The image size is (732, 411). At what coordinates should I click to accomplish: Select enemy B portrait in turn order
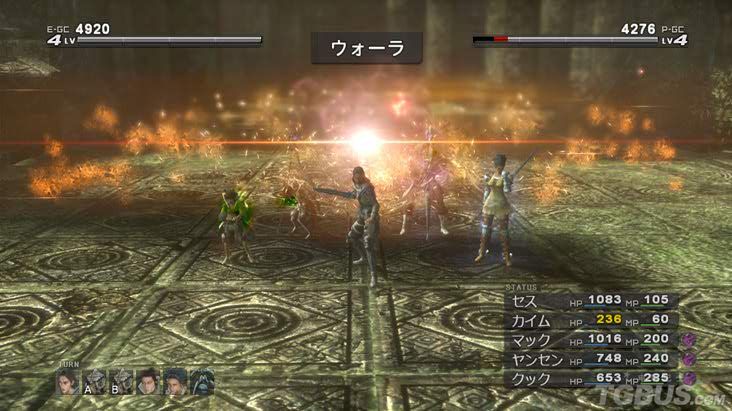pos(122,381)
